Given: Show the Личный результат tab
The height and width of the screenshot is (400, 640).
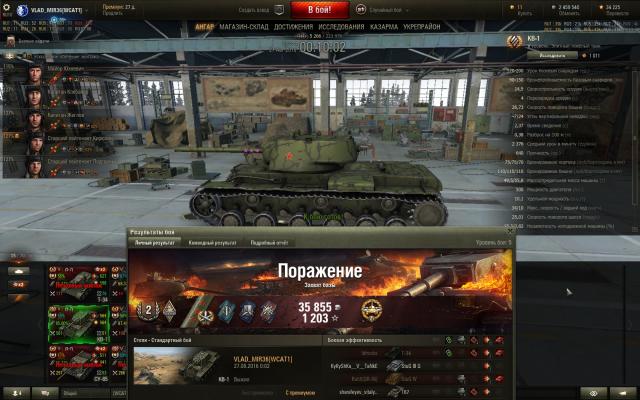Looking at the screenshot, I should (155, 242).
